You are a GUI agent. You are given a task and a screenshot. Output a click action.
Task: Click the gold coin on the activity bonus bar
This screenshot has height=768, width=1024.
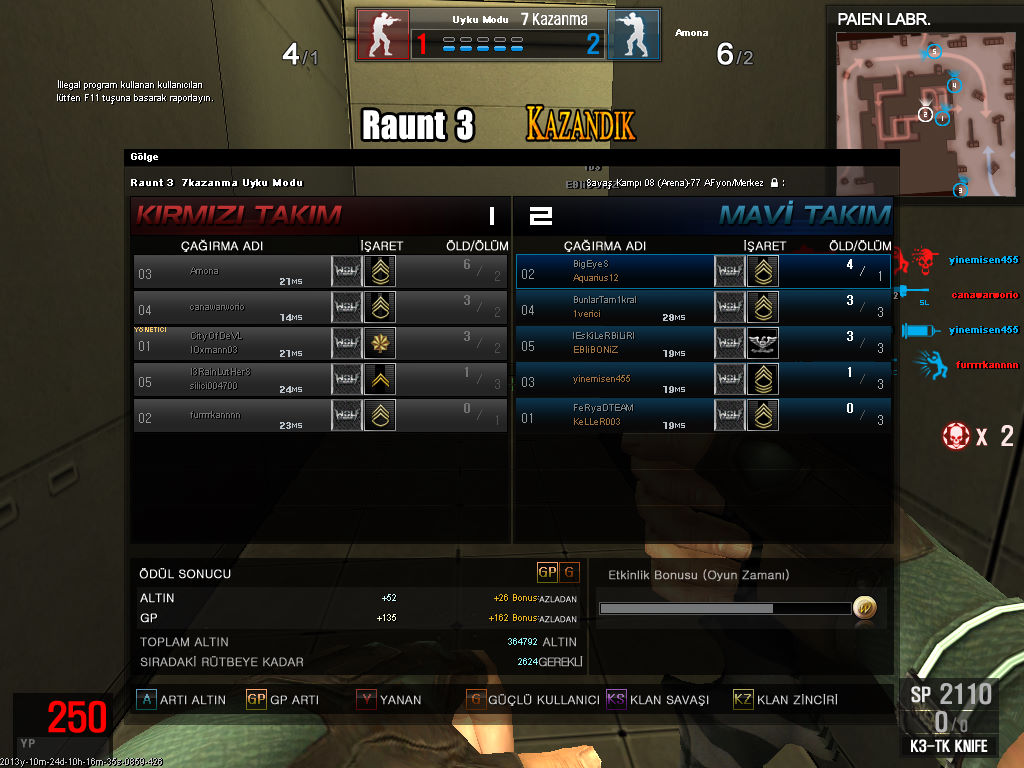click(865, 607)
